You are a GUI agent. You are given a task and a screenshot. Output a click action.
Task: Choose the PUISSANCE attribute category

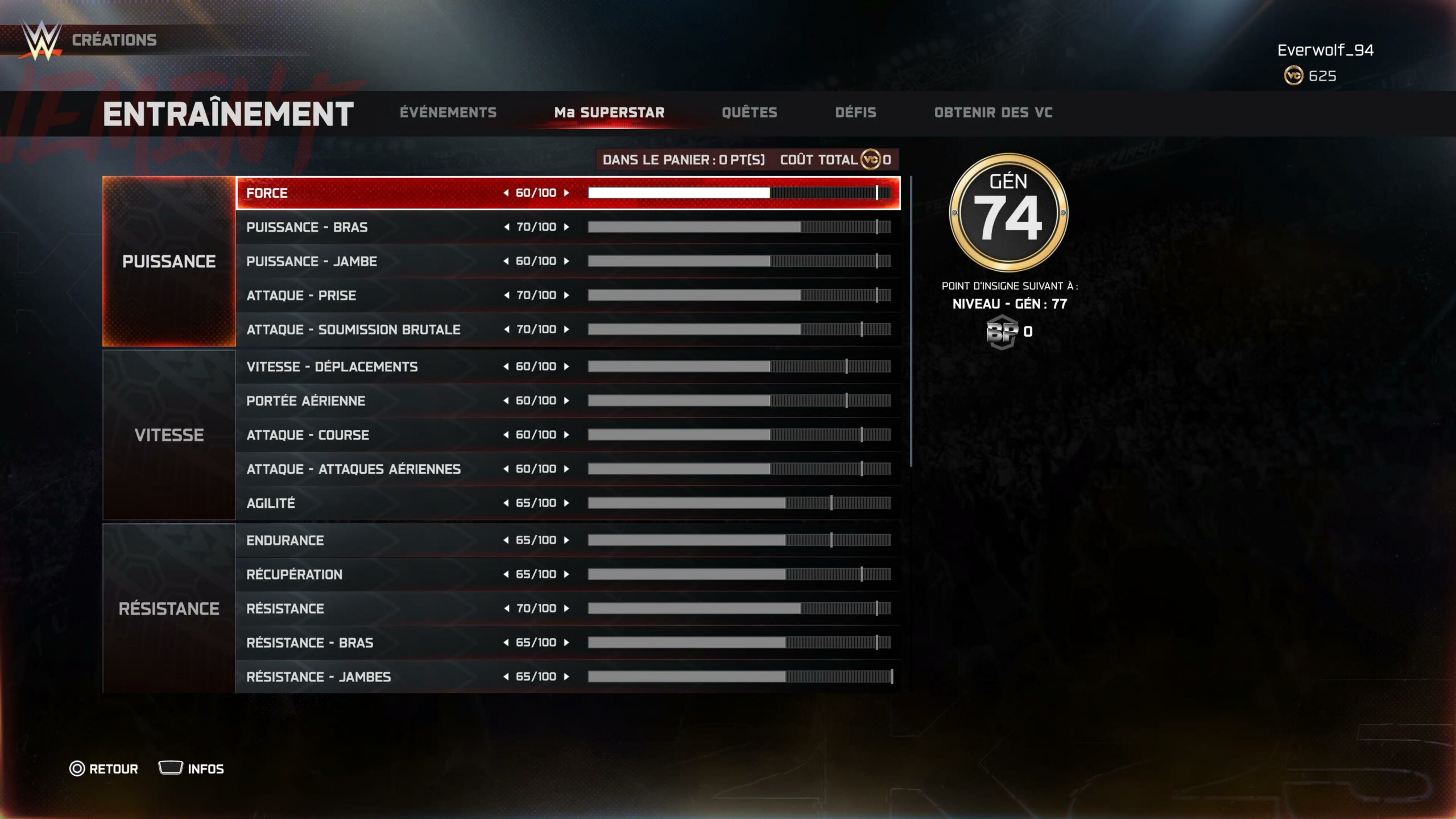[169, 261]
